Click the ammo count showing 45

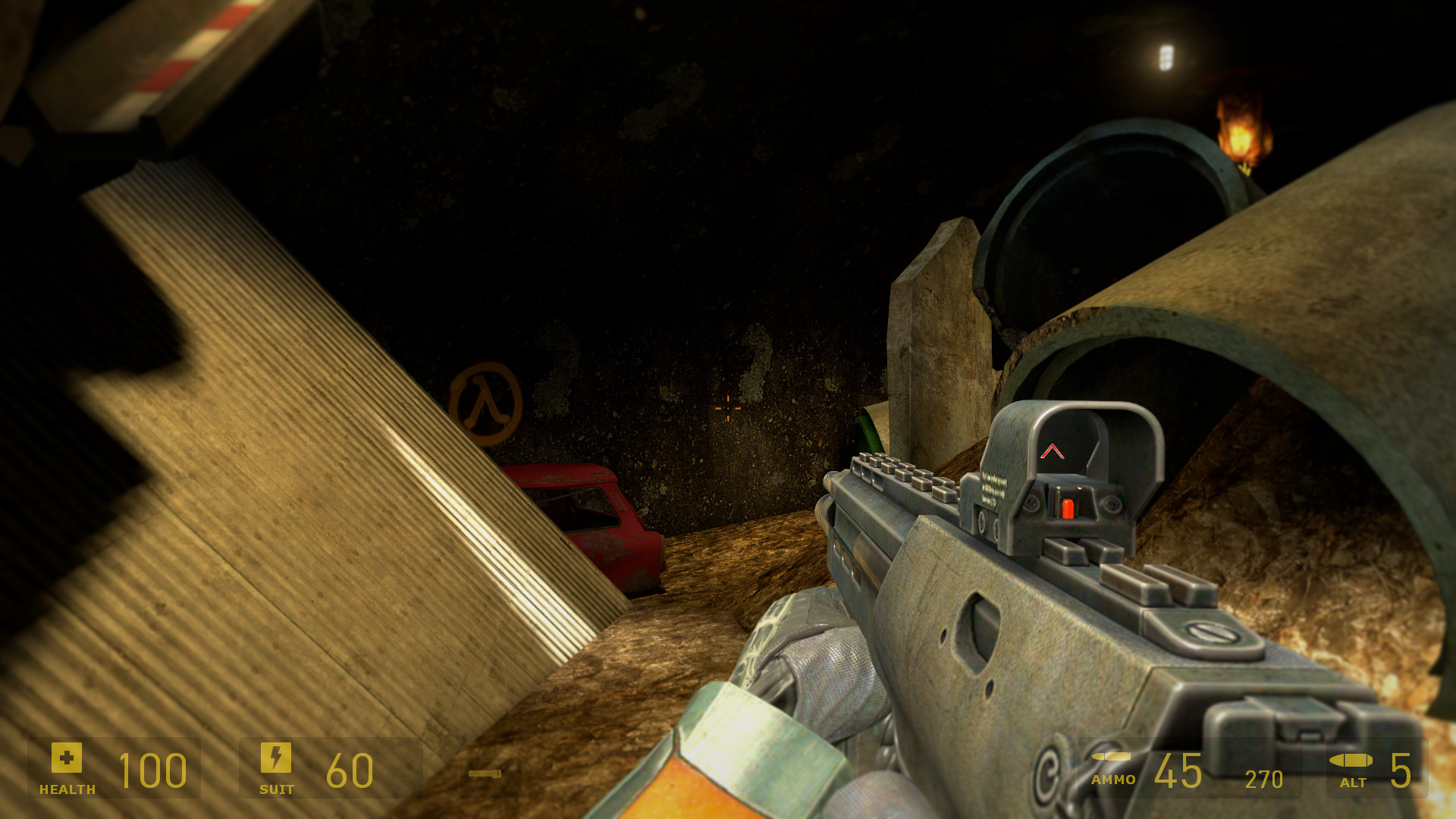pyautogui.click(x=1178, y=770)
